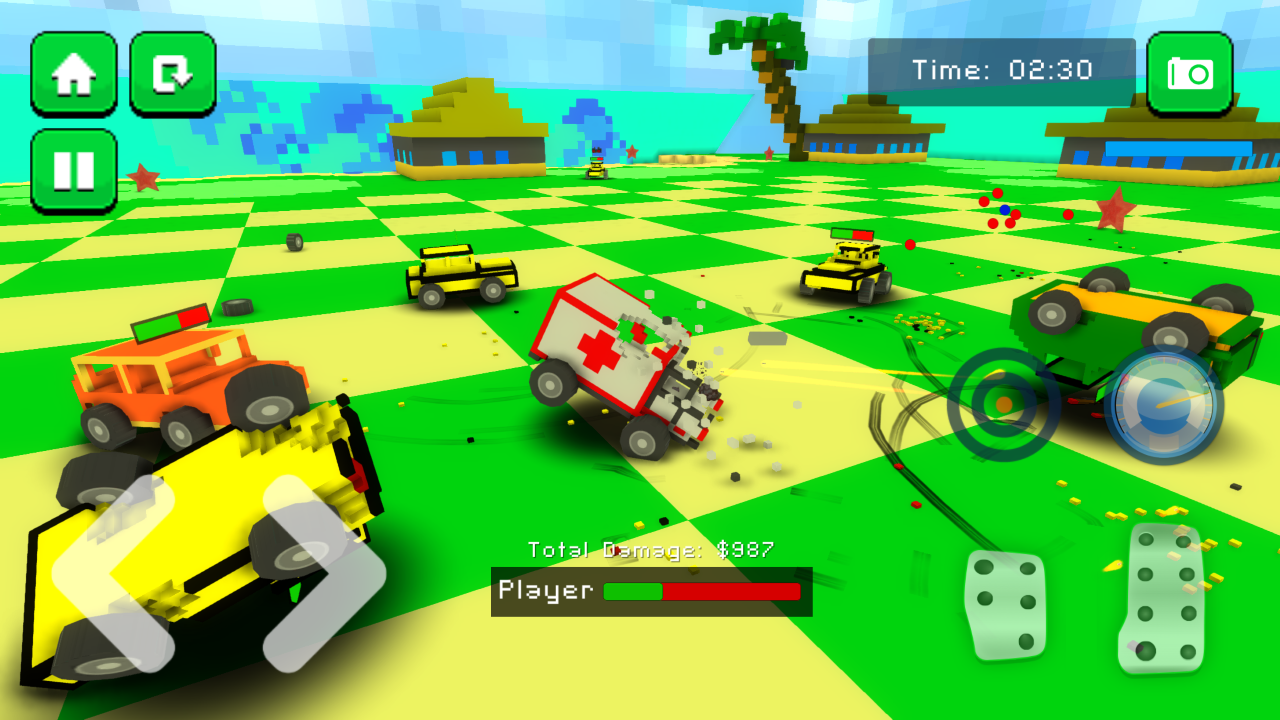Switch camera view with camera button

pyautogui.click(x=1189, y=74)
